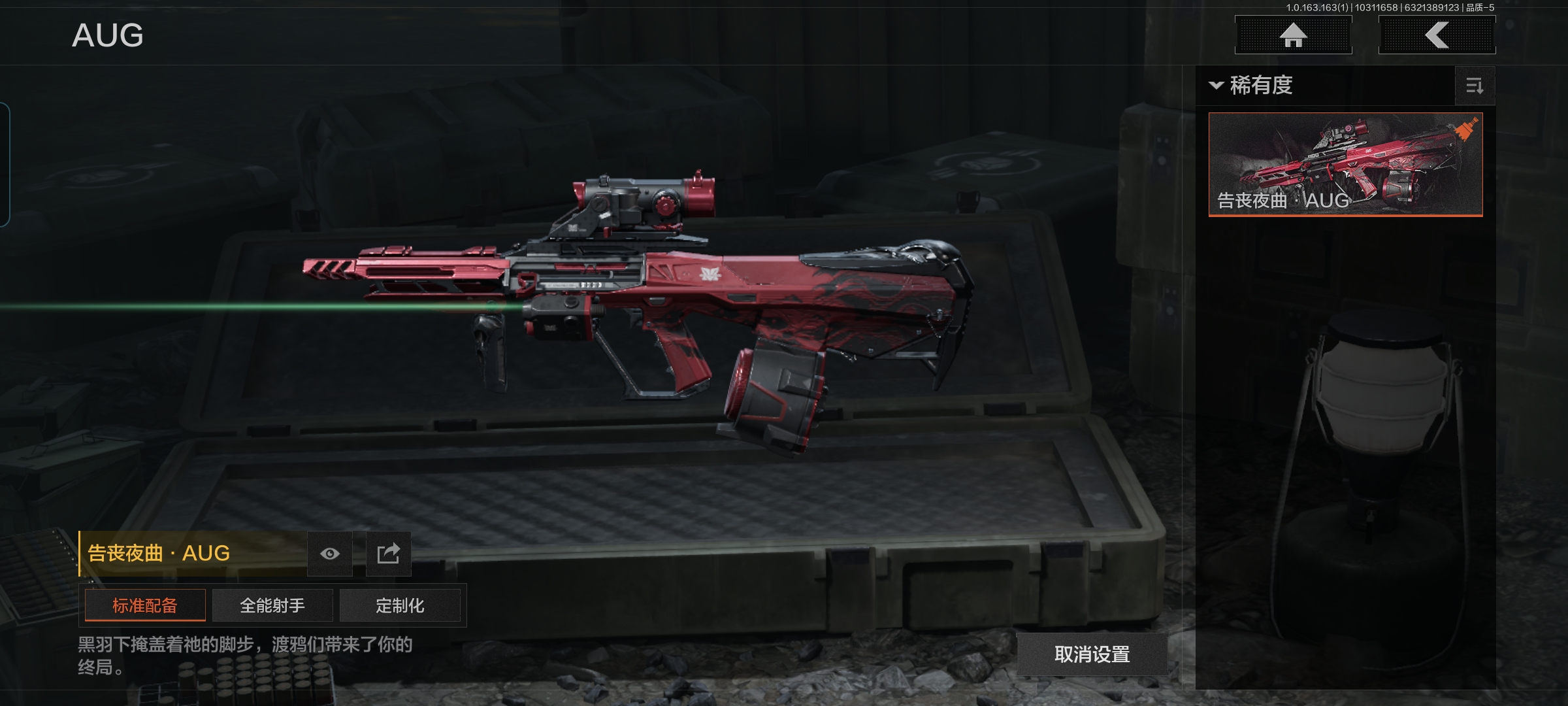Select the 告丧夜曲·AUG skin thumbnail
Image resolution: width=1568 pixels, height=706 pixels.
1345,164
